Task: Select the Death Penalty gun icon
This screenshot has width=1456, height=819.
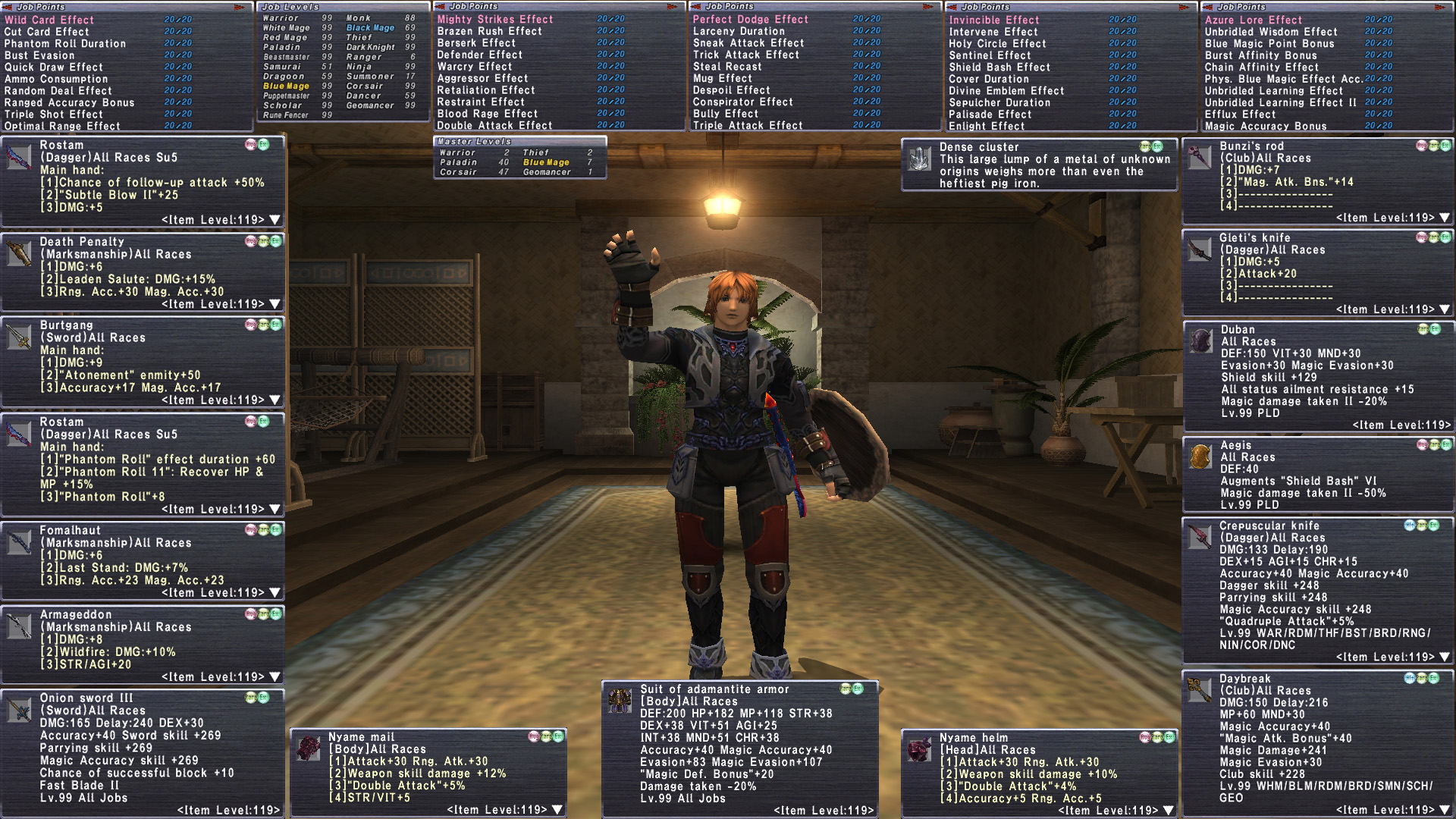Action: [x=19, y=253]
